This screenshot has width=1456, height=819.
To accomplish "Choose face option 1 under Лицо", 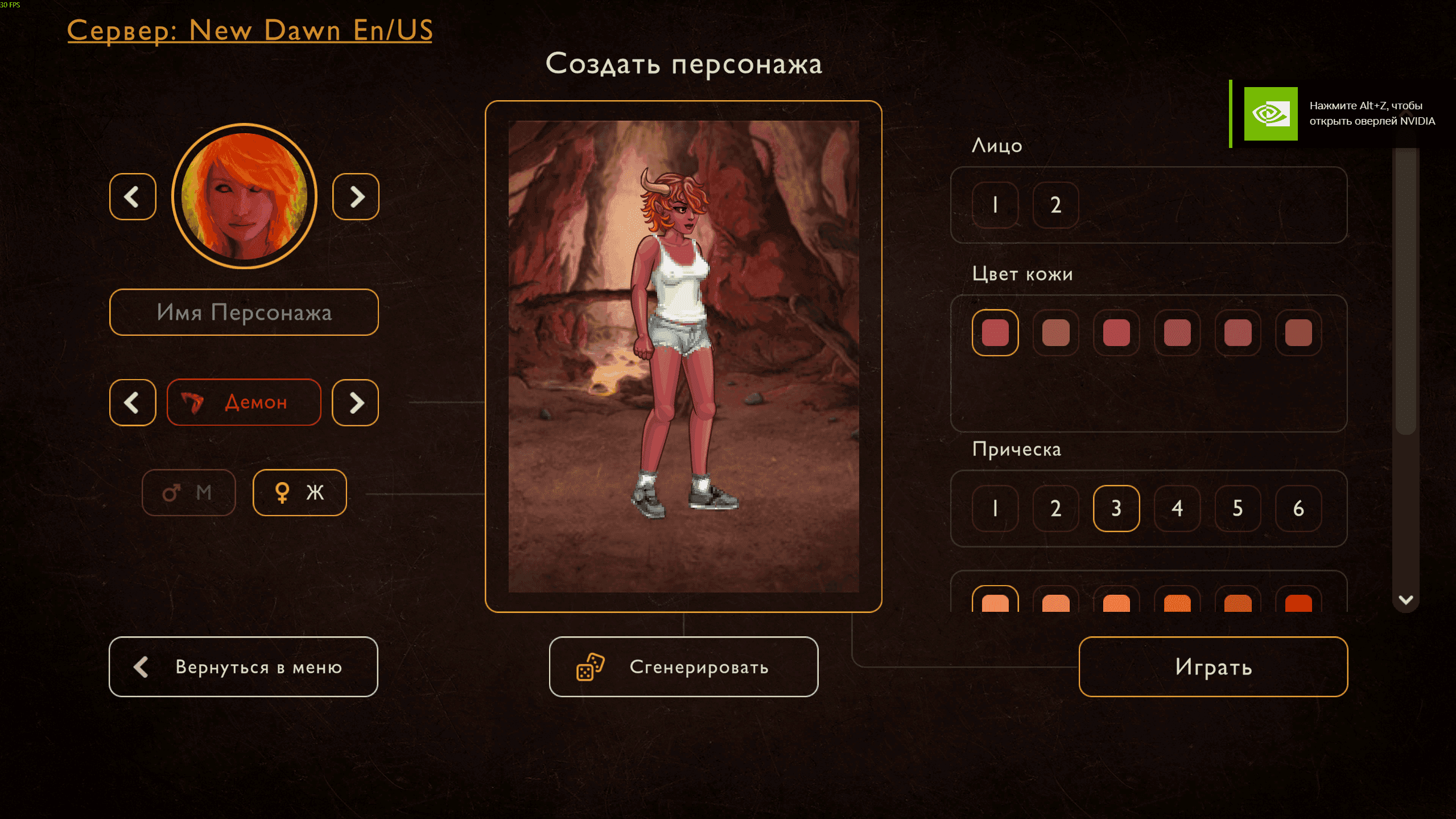I will [995, 205].
